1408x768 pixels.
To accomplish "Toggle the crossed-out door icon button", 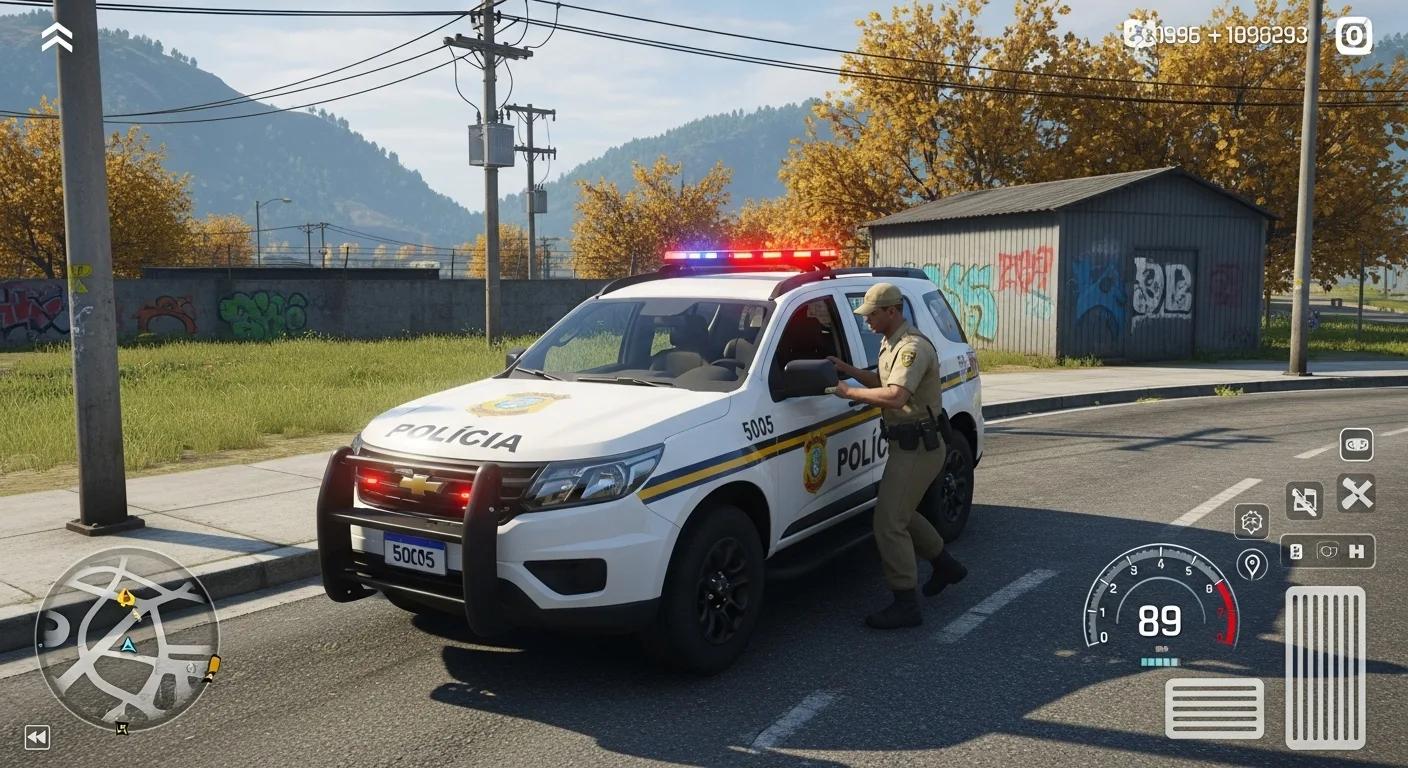I will pyautogui.click(x=1304, y=500).
